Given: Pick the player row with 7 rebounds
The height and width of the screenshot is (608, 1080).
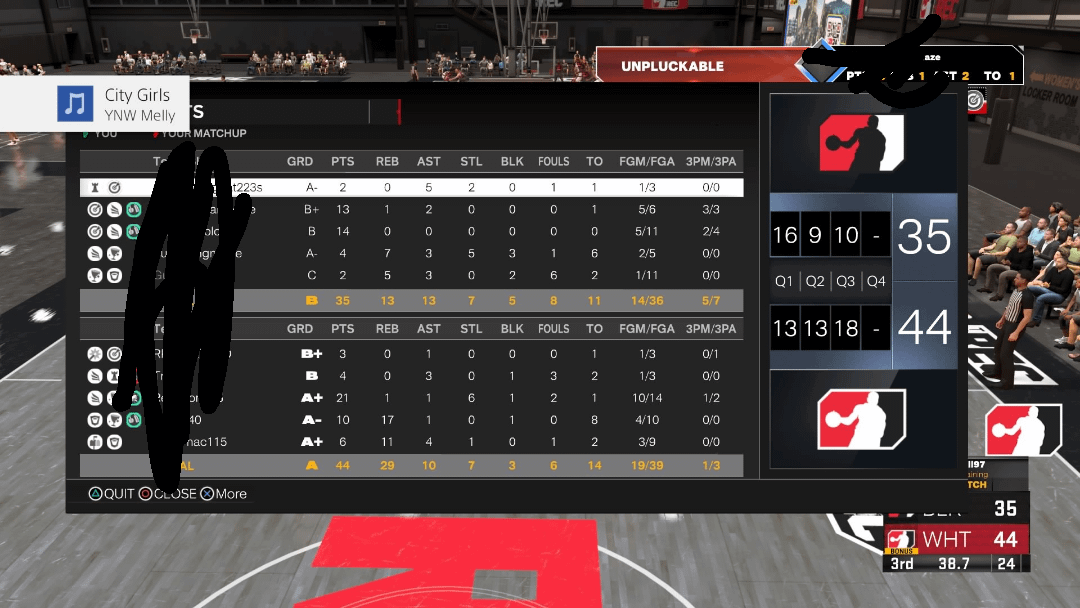Looking at the screenshot, I should (412, 253).
